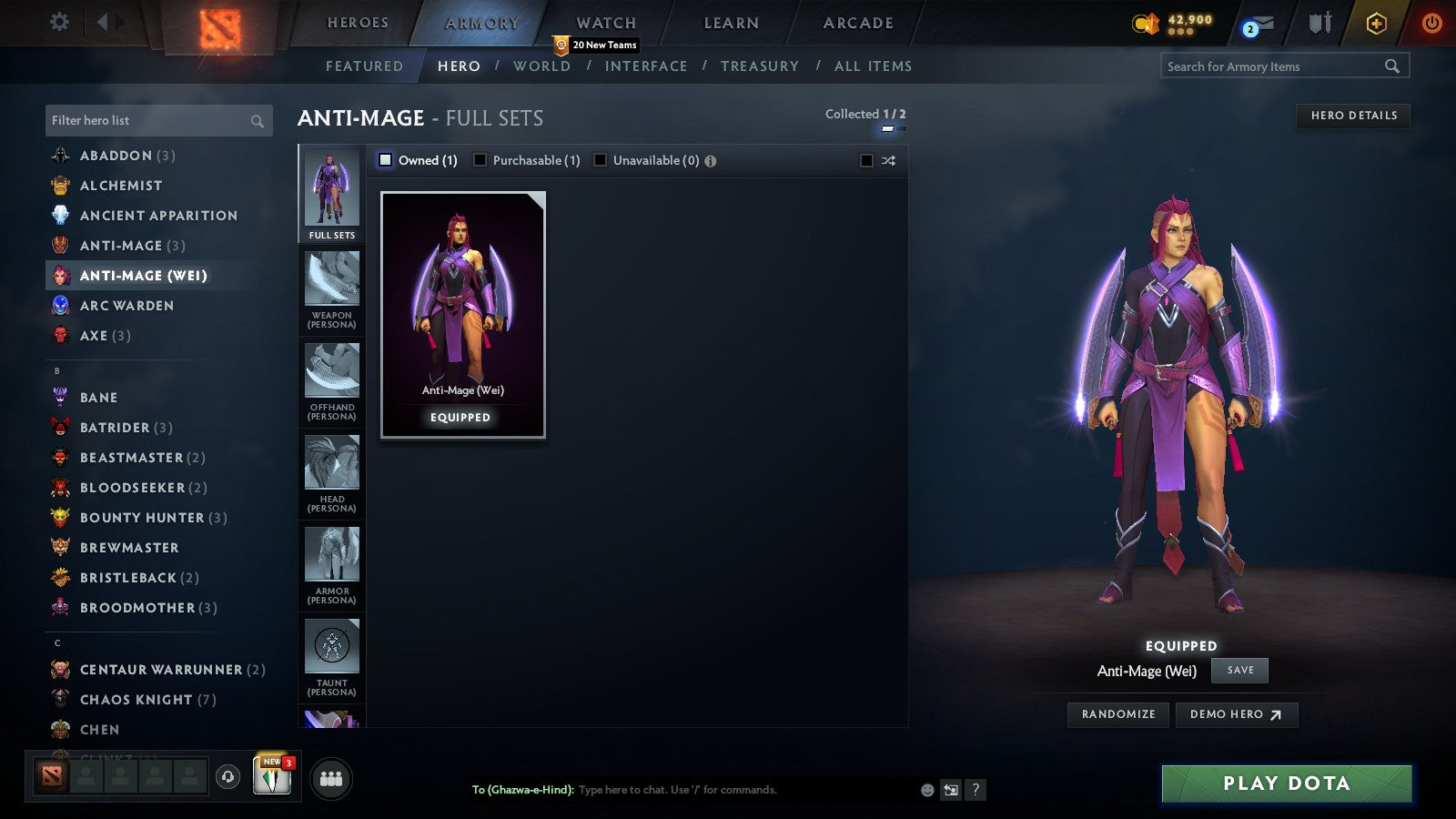
Task: Check the Unavailable filter checkbox
Action: tap(600, 159)
